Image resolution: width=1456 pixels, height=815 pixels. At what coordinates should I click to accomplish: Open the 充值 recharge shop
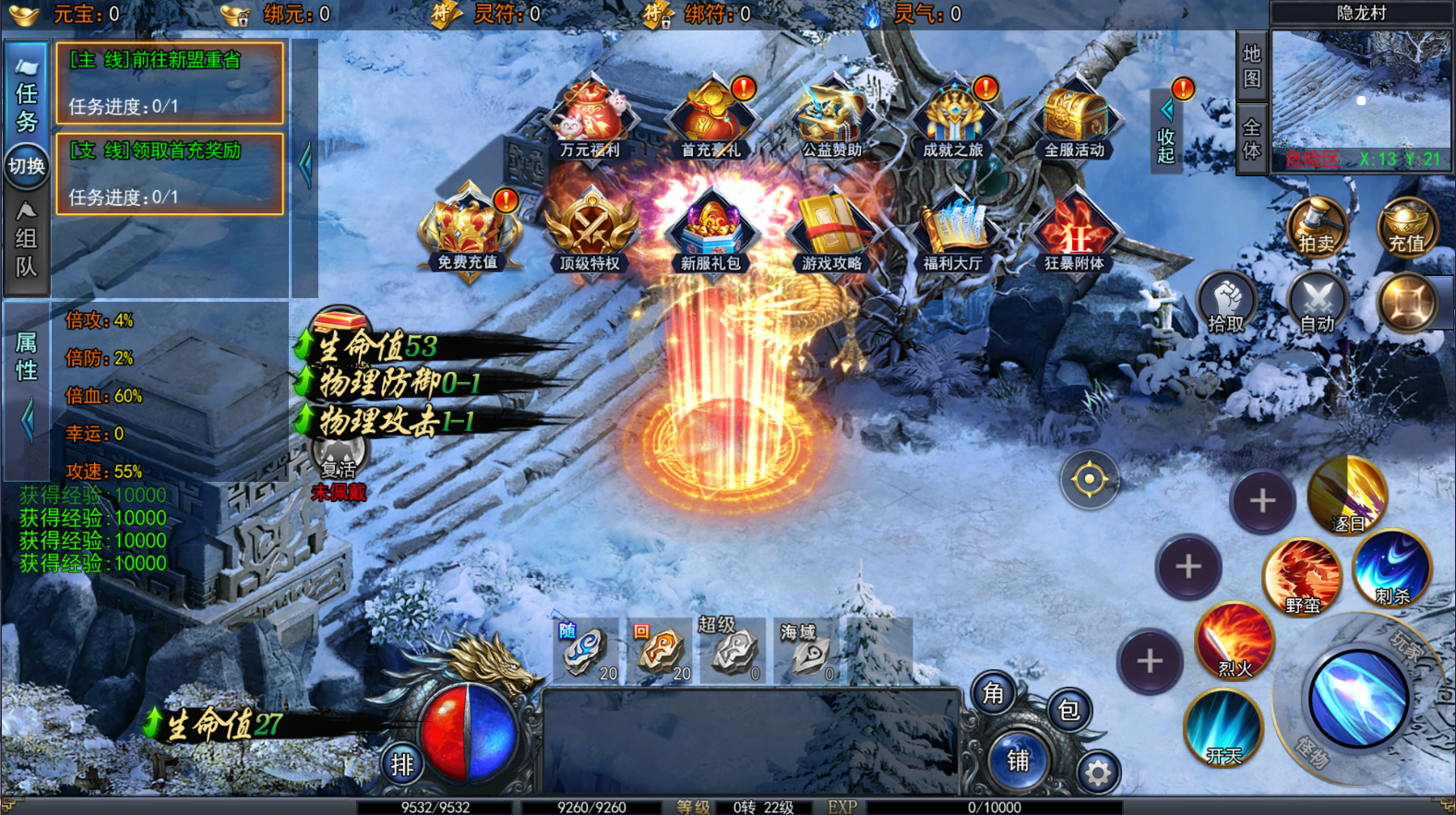[x=1407, y=227]
